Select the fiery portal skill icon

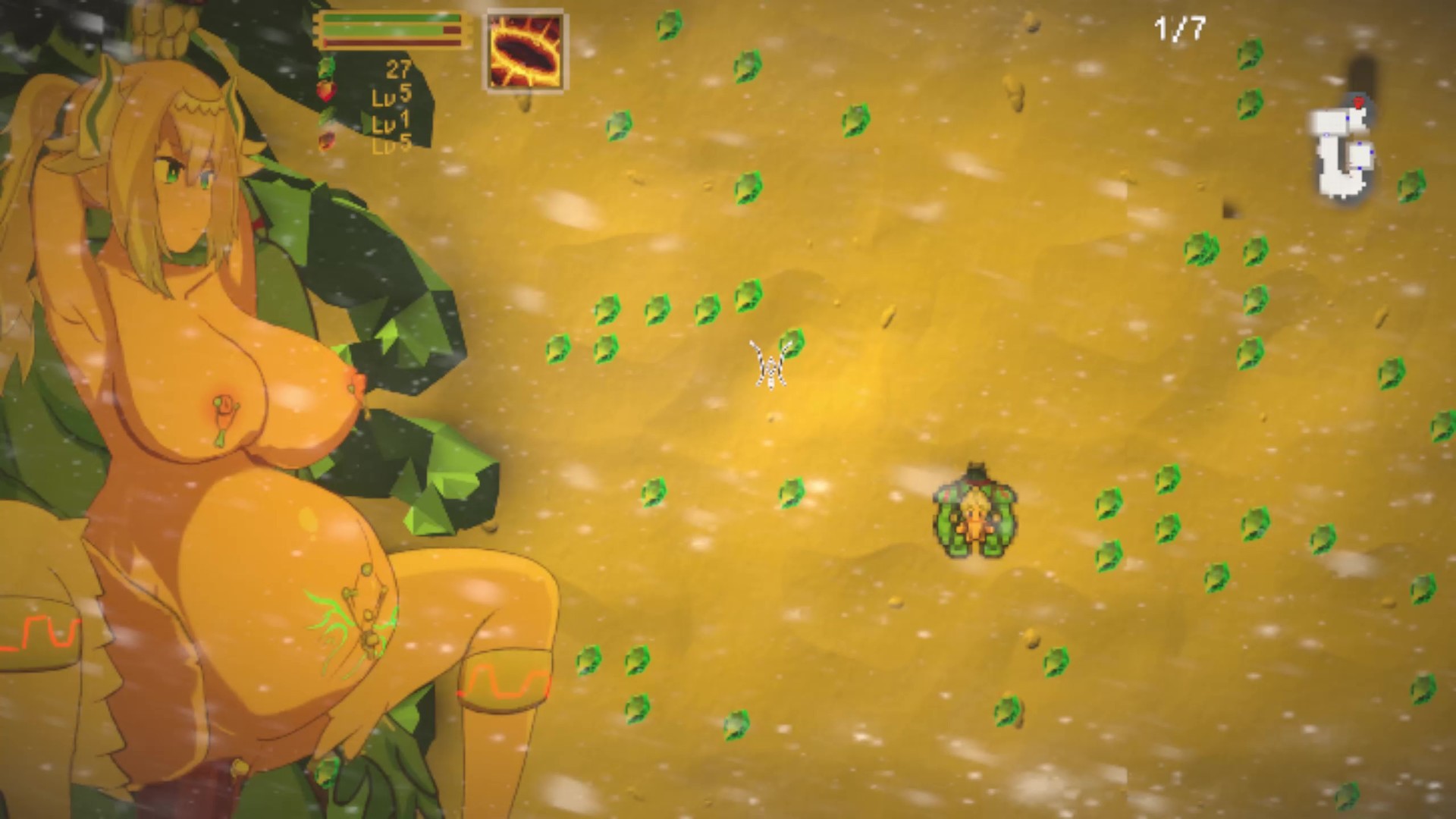point(526,49)
